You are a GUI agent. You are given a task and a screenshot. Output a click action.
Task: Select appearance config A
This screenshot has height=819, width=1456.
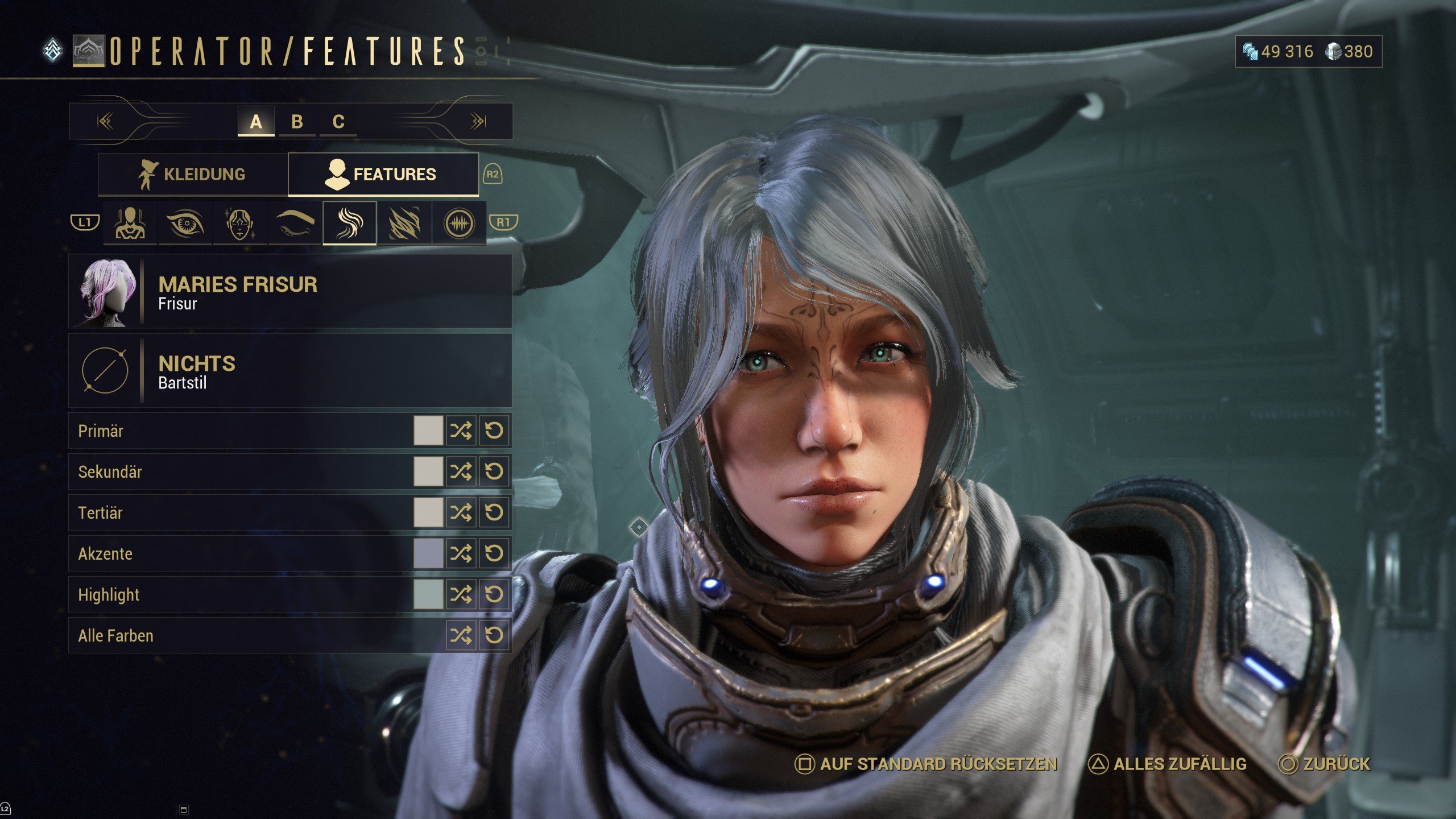pyautogui.click(x=256, y=122)
